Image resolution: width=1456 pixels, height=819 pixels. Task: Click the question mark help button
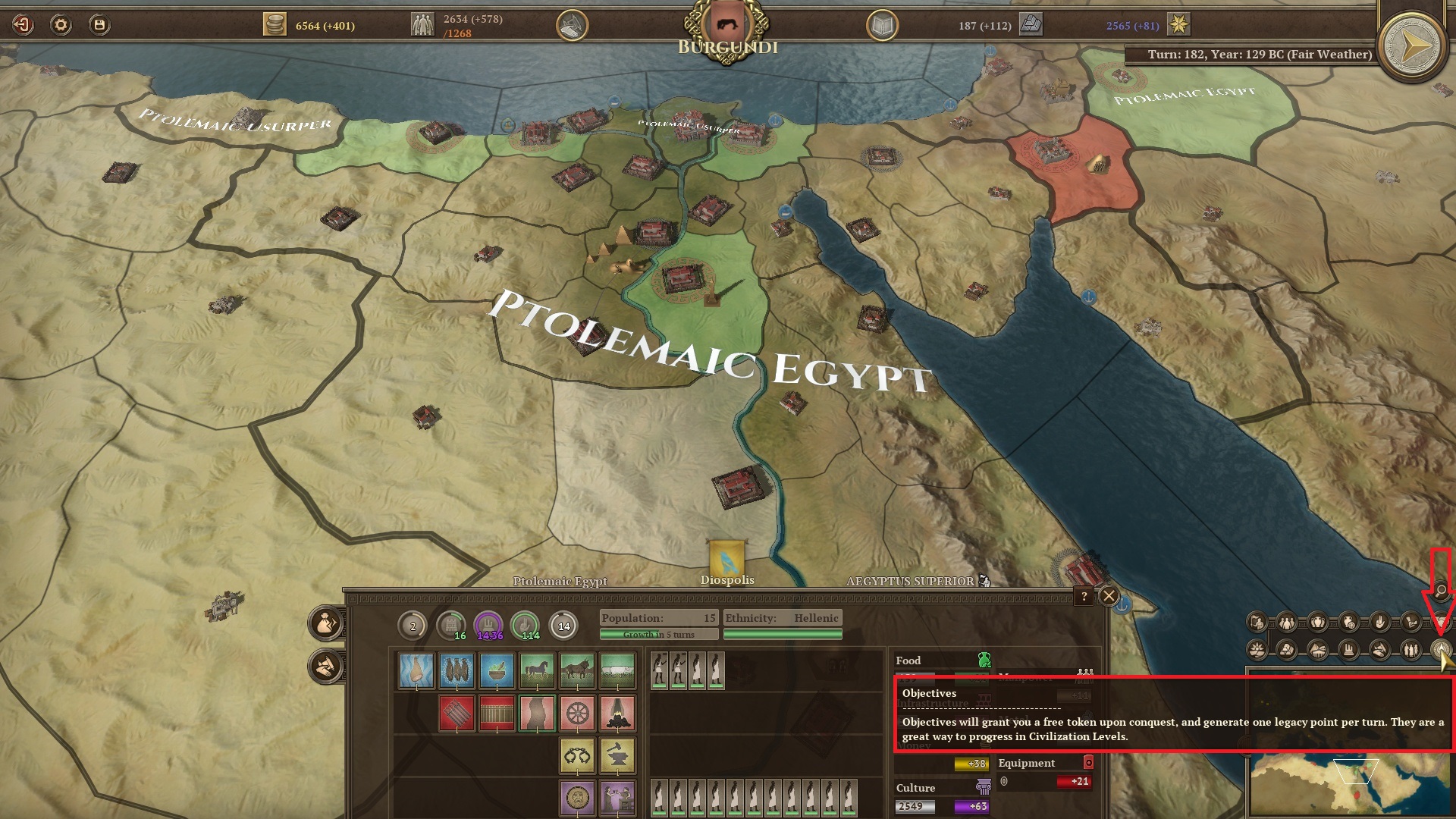click(x=1084, y=595)
